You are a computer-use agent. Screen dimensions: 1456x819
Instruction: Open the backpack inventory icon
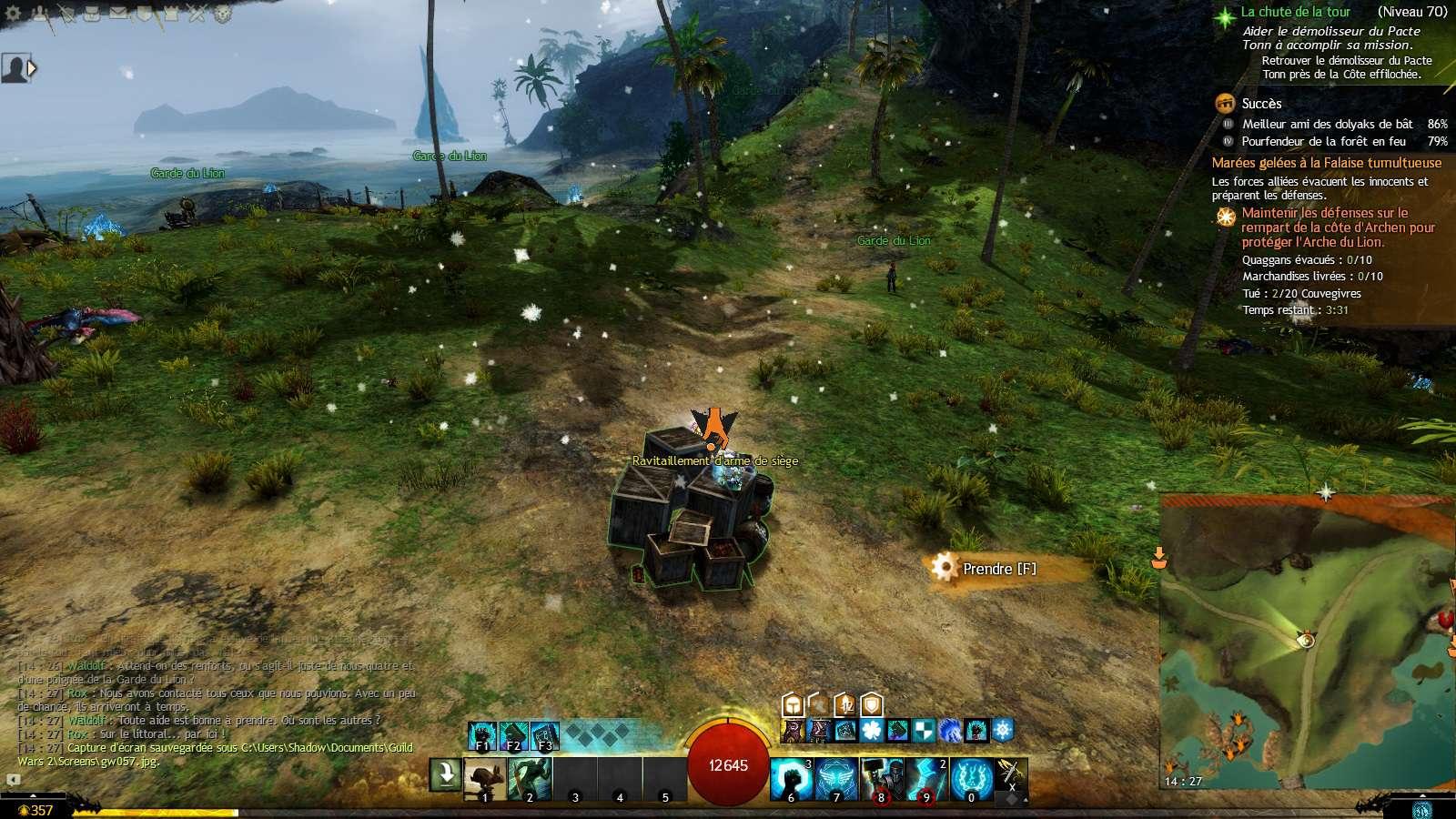(94, 14)
